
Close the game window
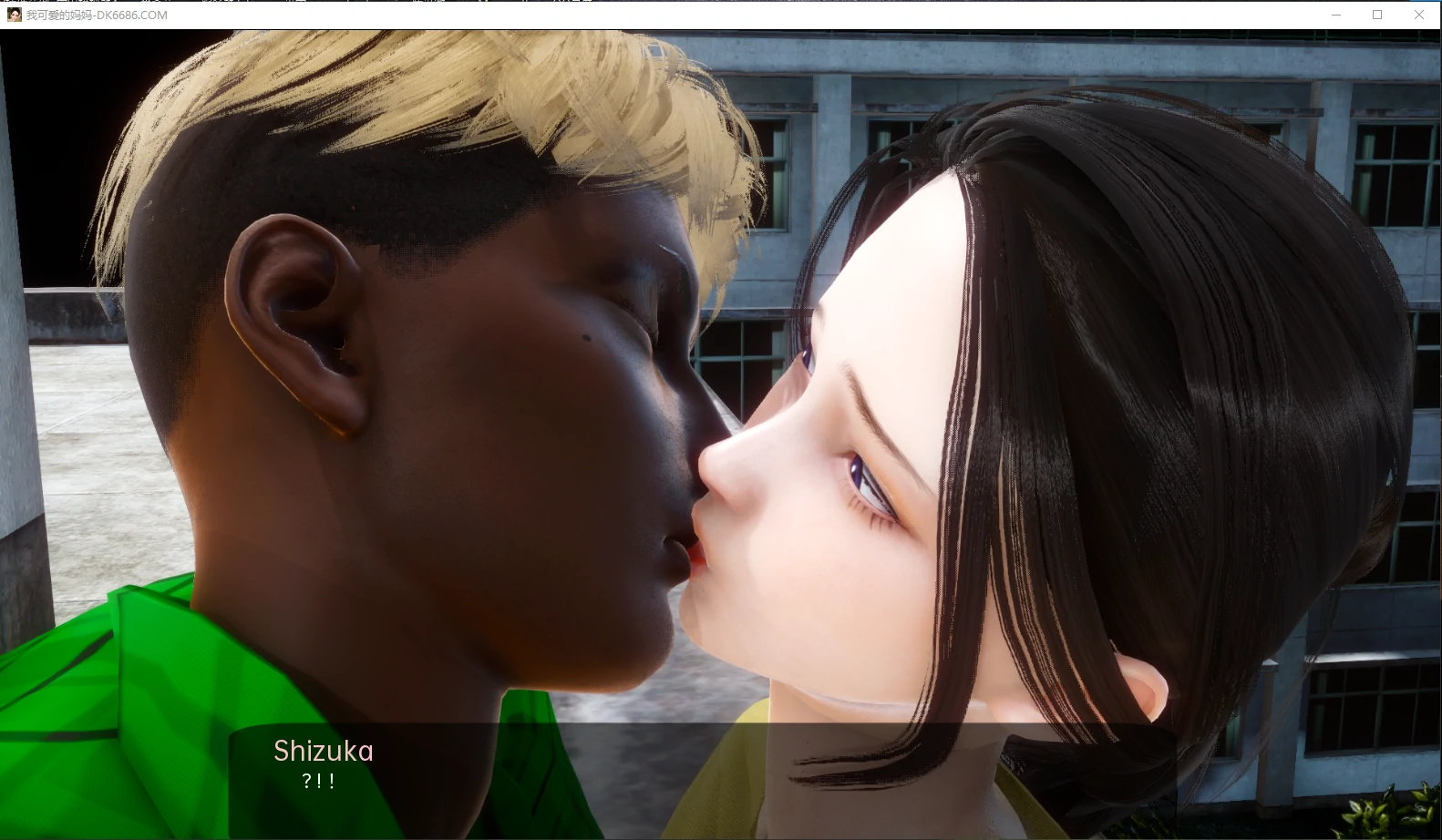pyautogui.click(x=1419, y=15)
